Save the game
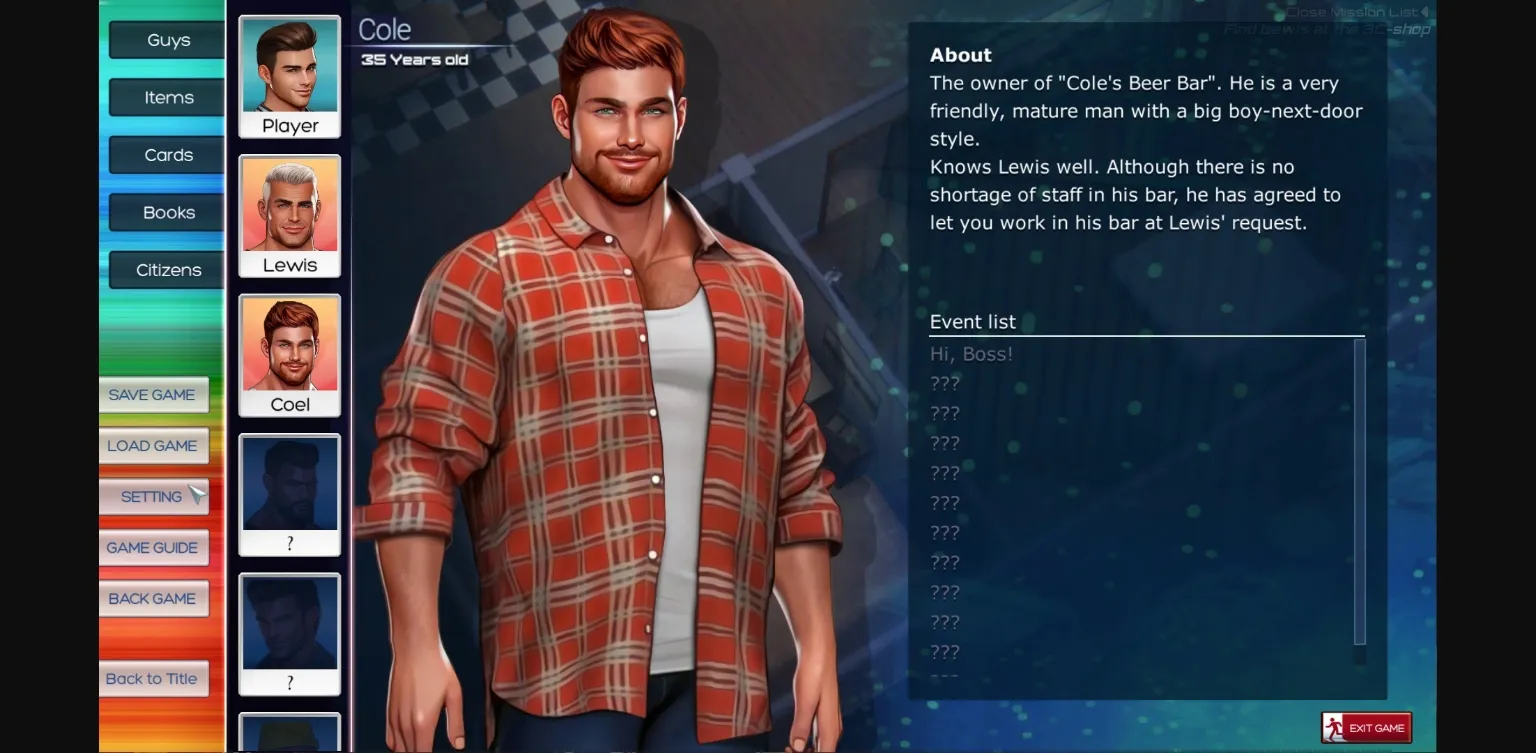The width and height of the screenshot is (1536, 753). click(x=152, y=394)
